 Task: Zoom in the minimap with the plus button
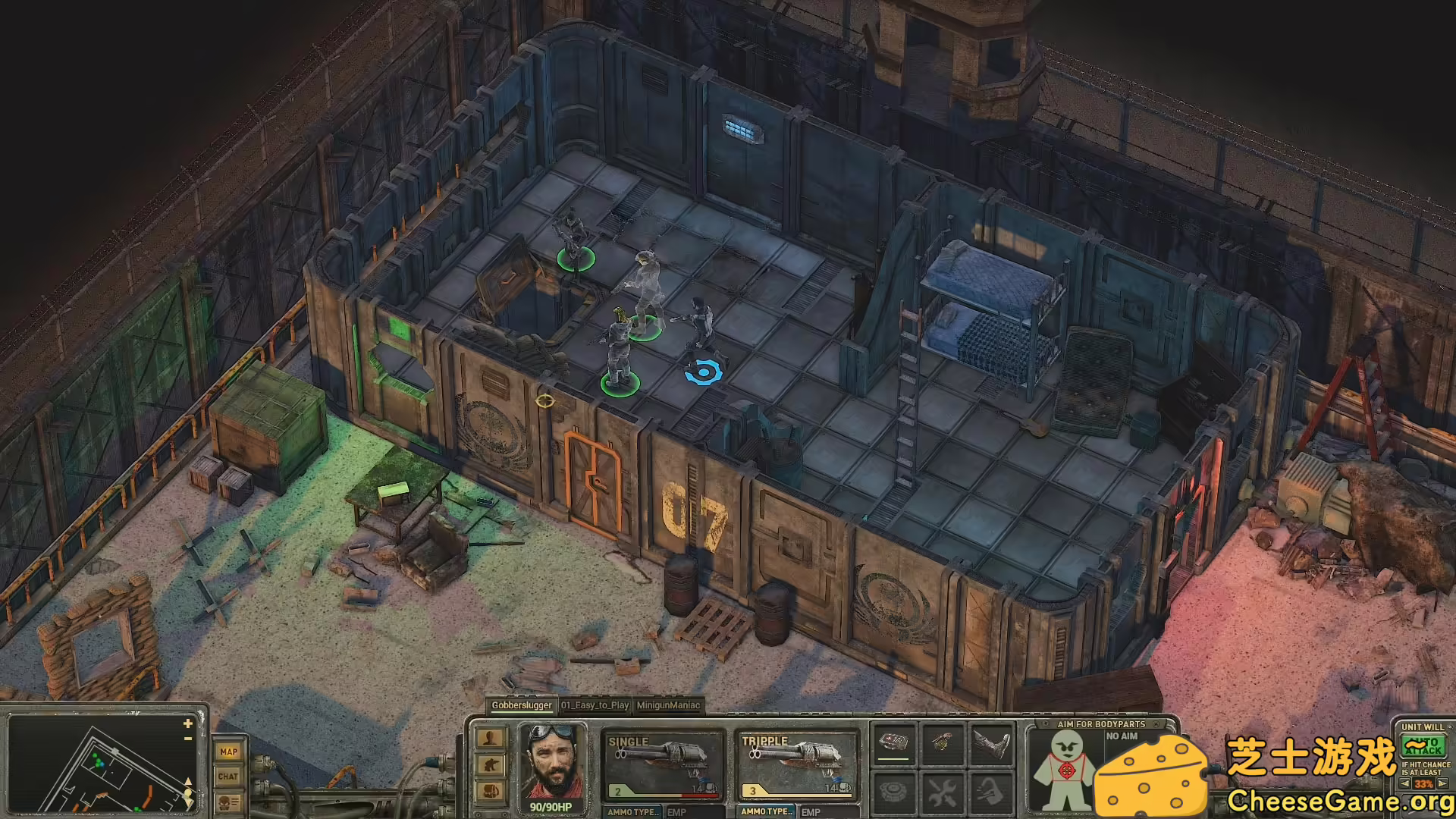(188, 724)
